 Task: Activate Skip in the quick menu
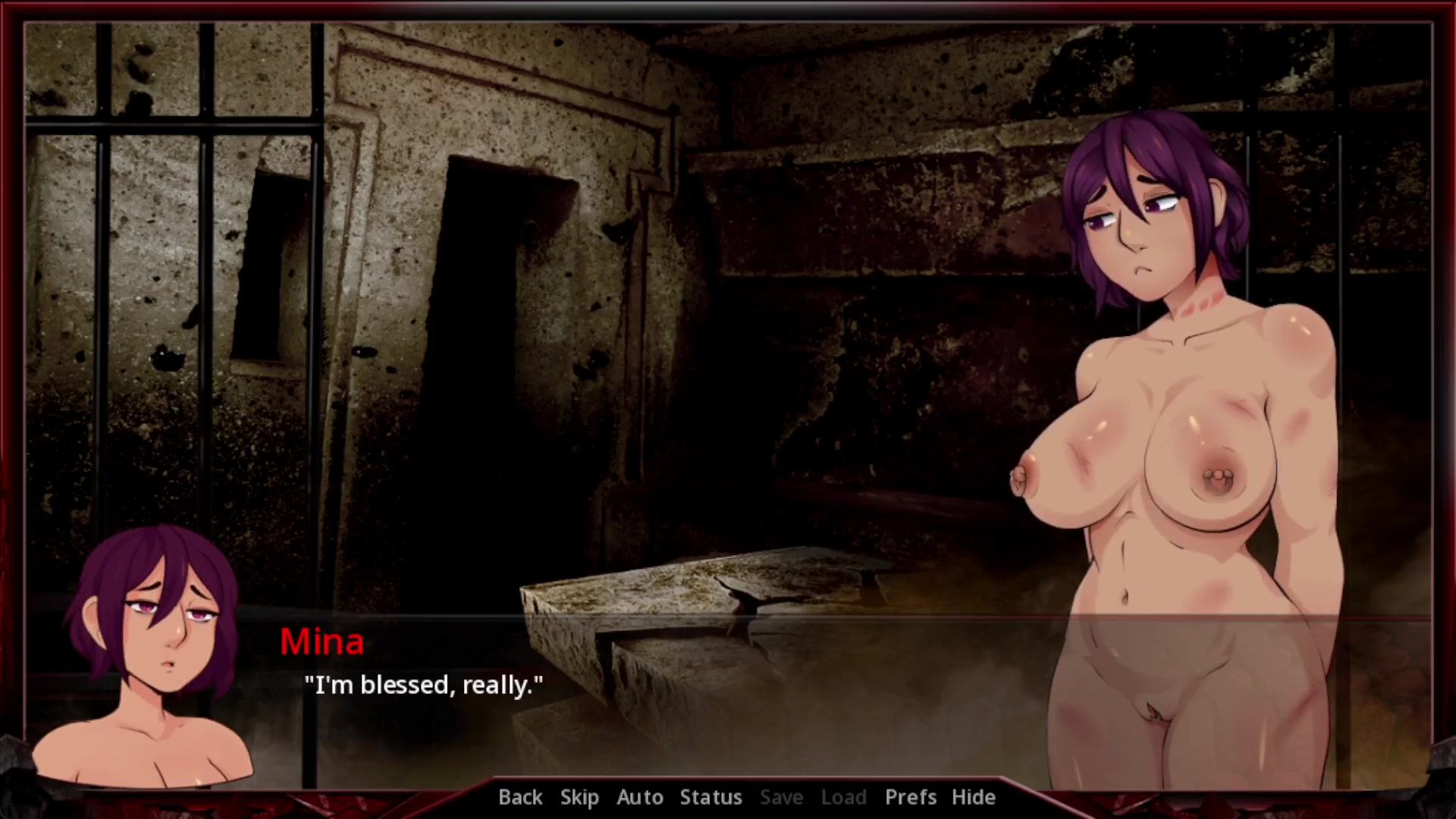coord(579,797)
